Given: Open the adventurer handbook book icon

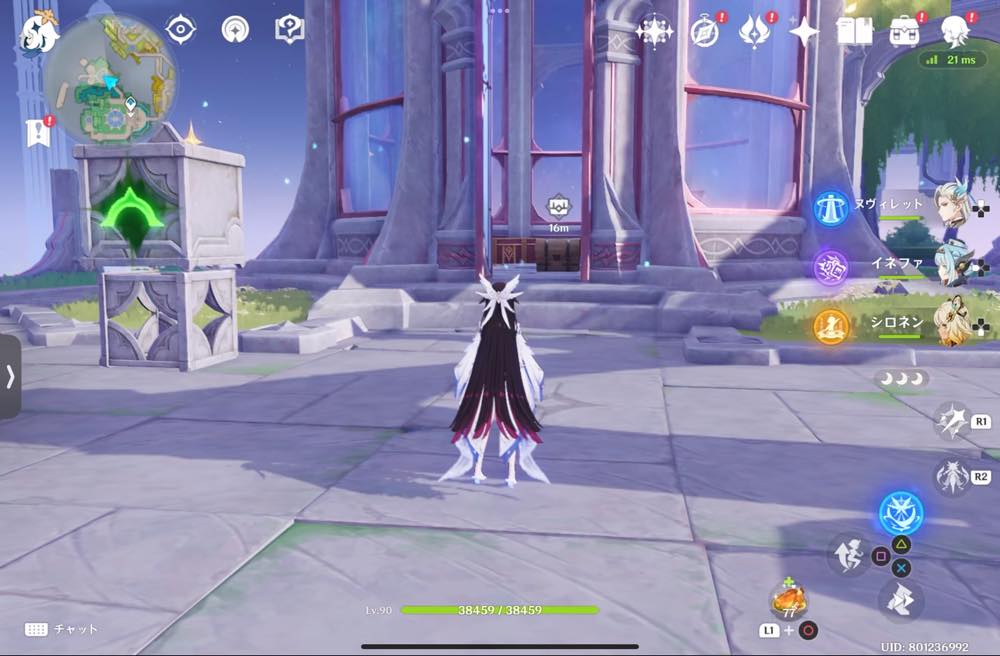Looking at the screenshot, I should [854, 32].
